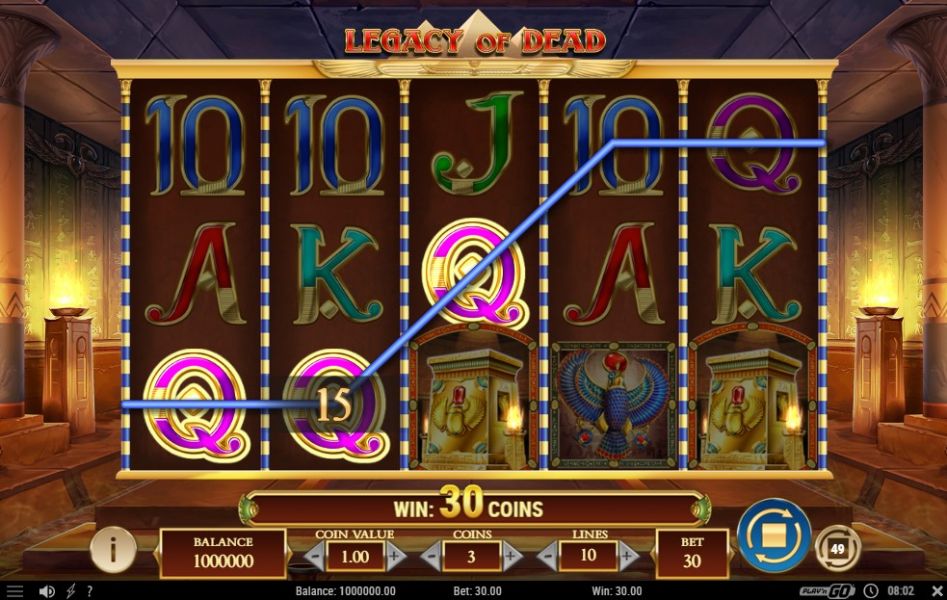The width and height of the screenshot is (947, 600).
Task: Open the hamburger menu in bottom bar
Action: [x=14, y=591]
